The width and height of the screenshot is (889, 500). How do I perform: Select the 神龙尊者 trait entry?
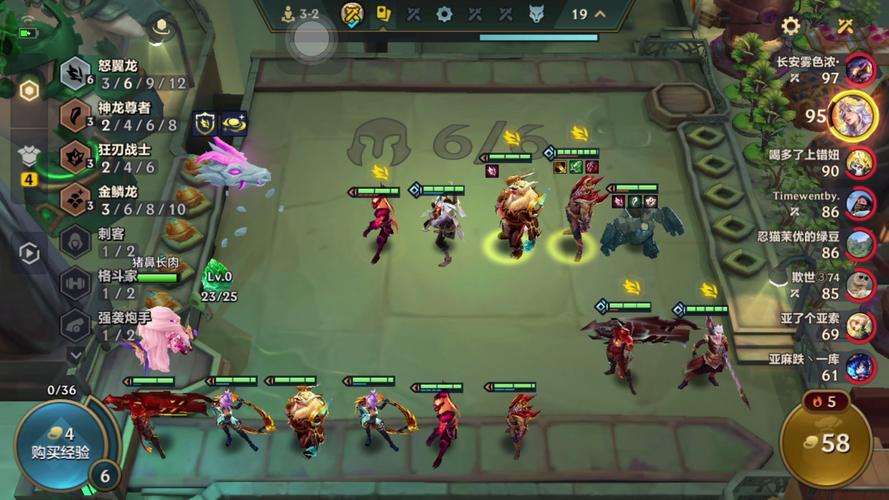tap(120, 116)
